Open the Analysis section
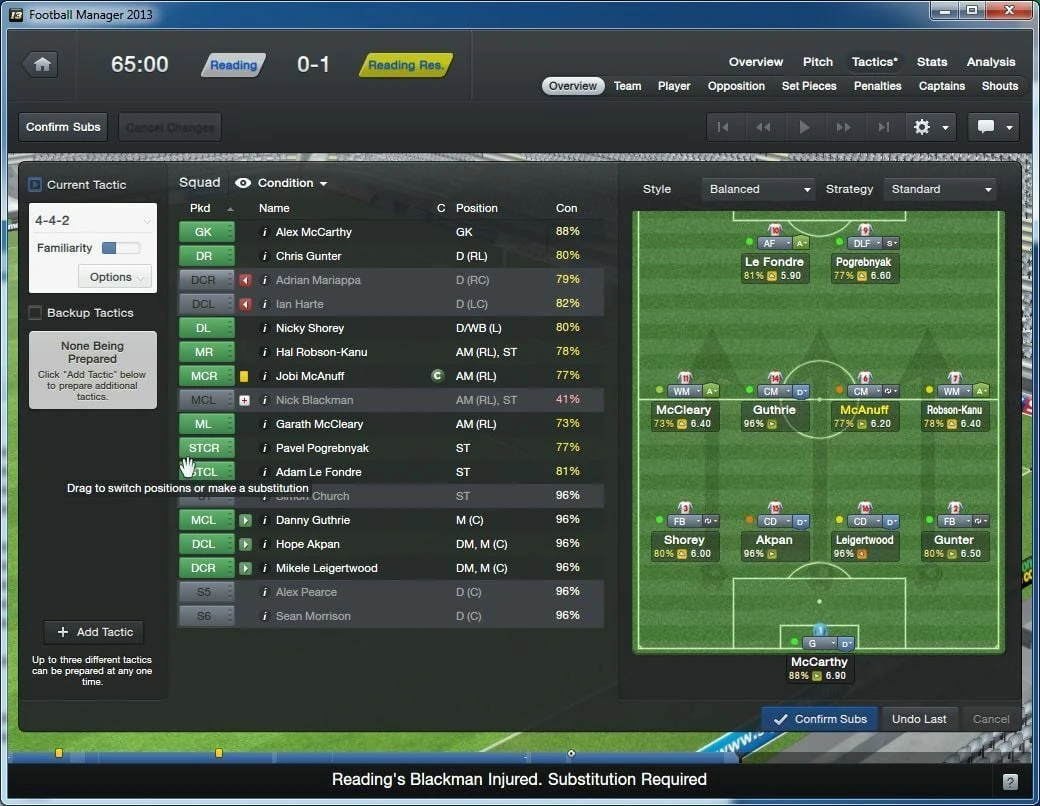 [x=991, y=62]
